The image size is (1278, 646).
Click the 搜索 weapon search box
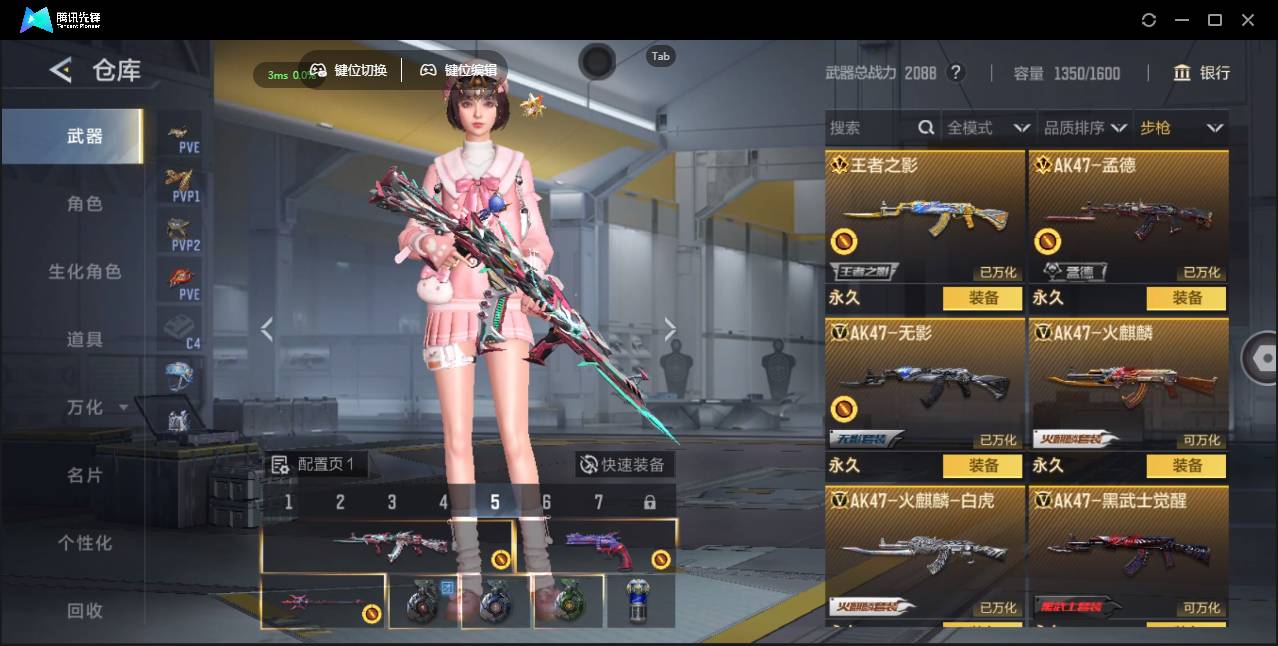(x=870, y=128)
